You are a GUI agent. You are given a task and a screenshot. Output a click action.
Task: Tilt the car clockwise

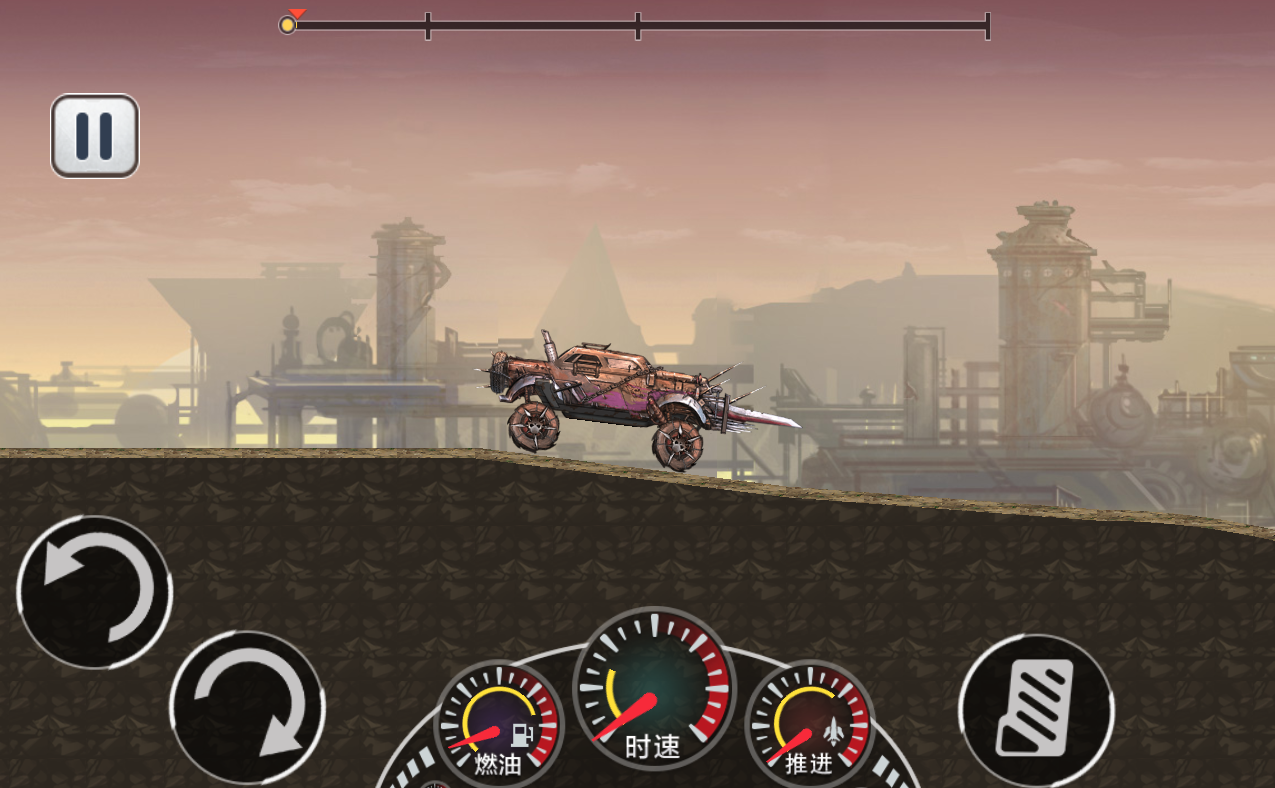(x=247, y=707)
